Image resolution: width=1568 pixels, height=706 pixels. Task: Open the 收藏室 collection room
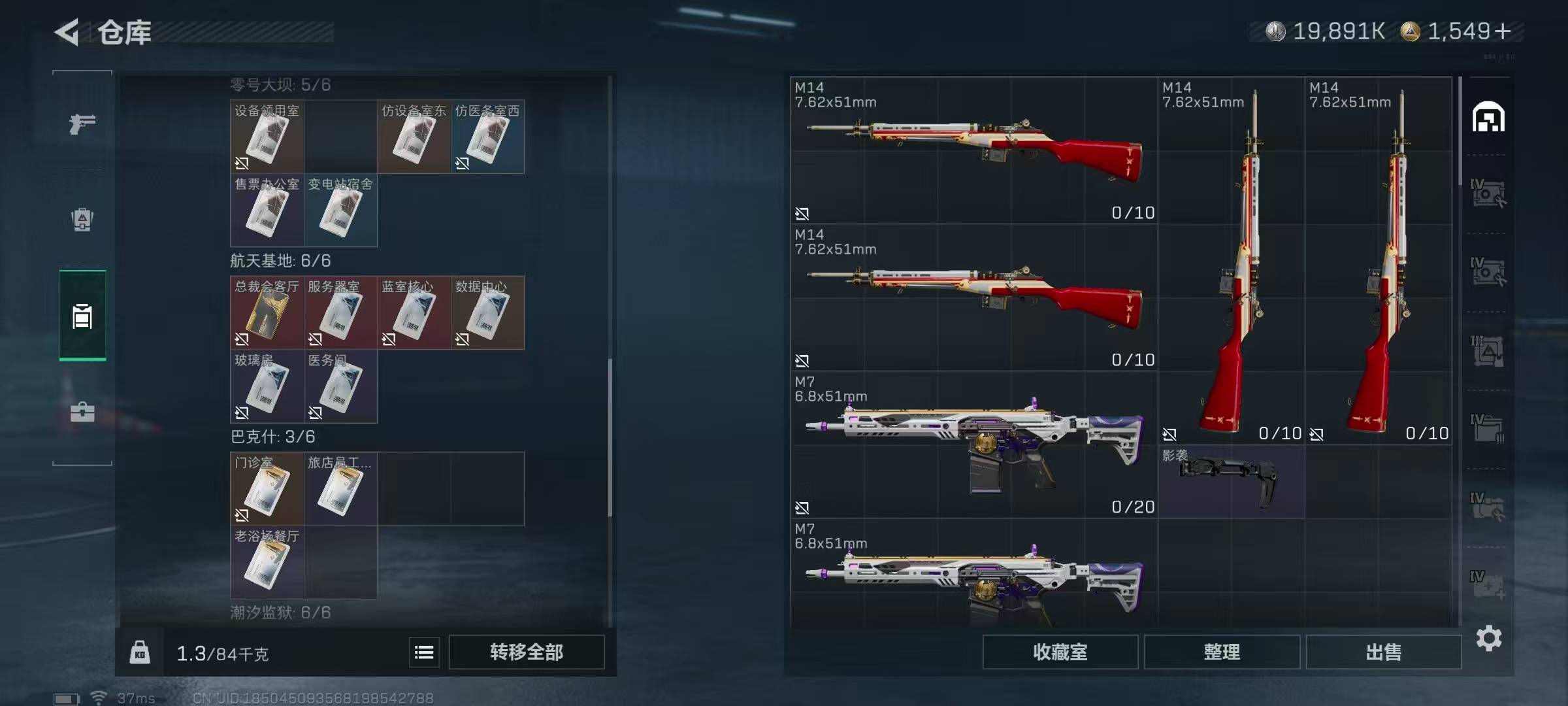pyautogui.click(x=1060, y=652)
